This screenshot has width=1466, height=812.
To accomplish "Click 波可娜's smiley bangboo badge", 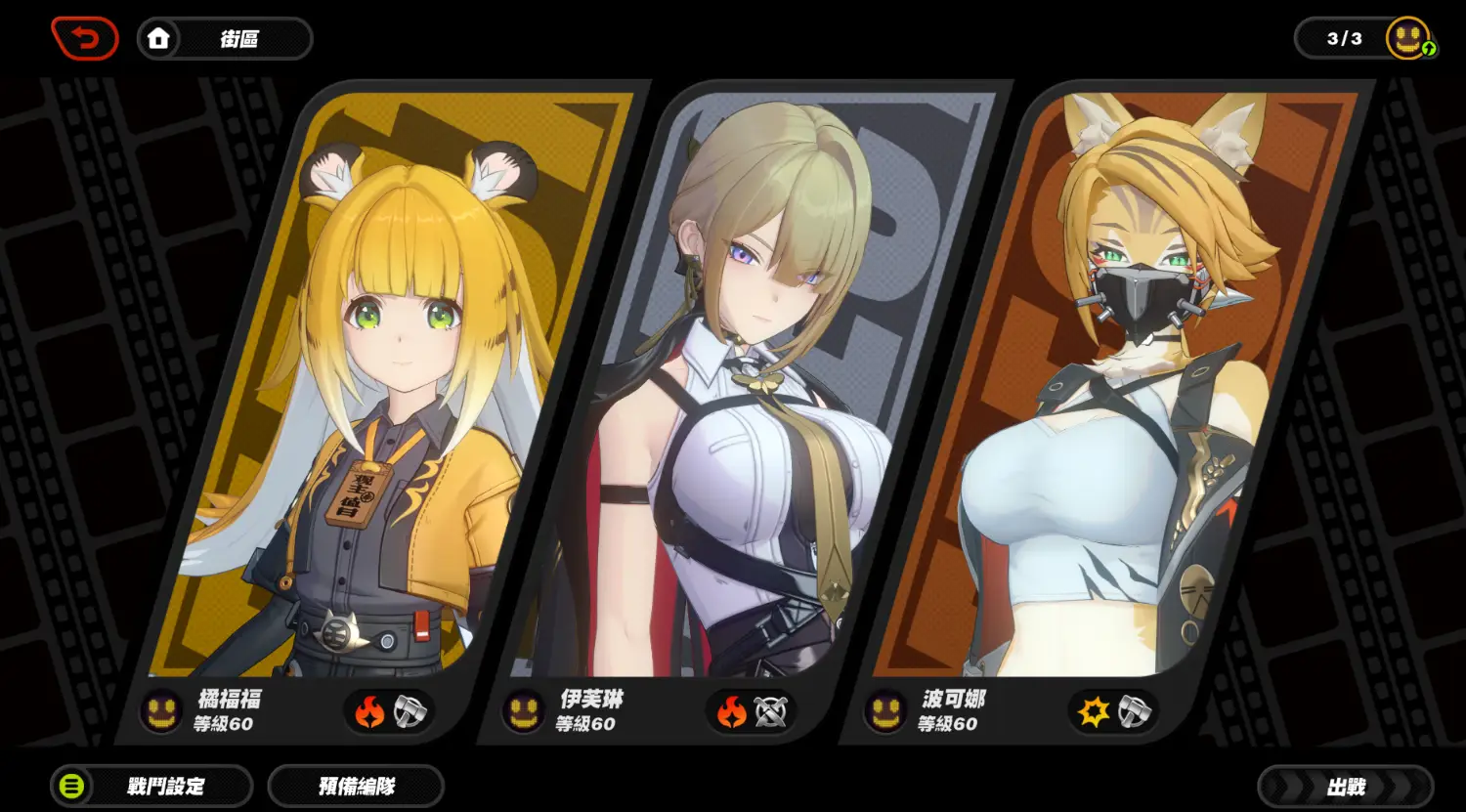I will point(886,711).
